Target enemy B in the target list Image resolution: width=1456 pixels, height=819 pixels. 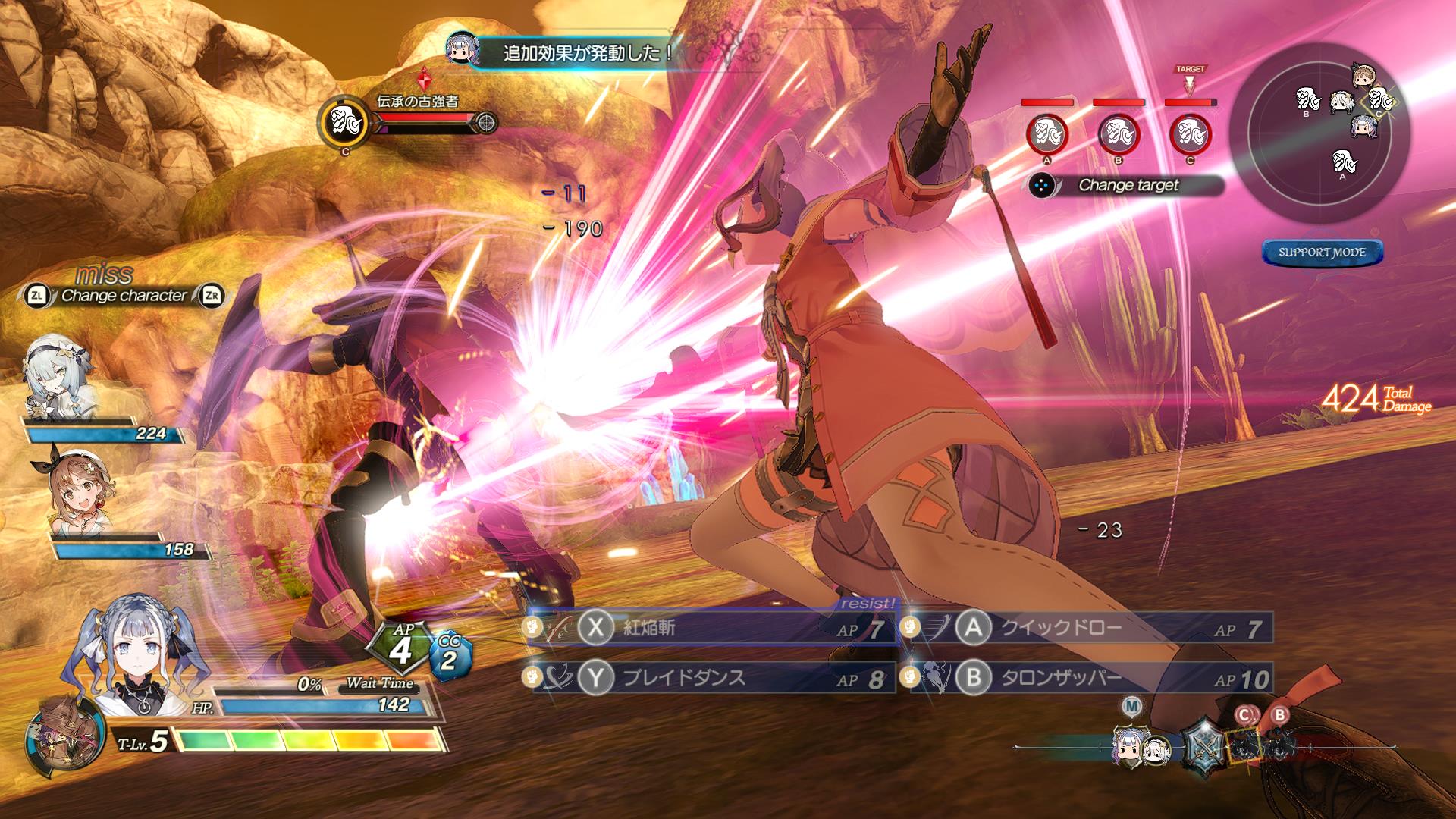(1119, 135)
